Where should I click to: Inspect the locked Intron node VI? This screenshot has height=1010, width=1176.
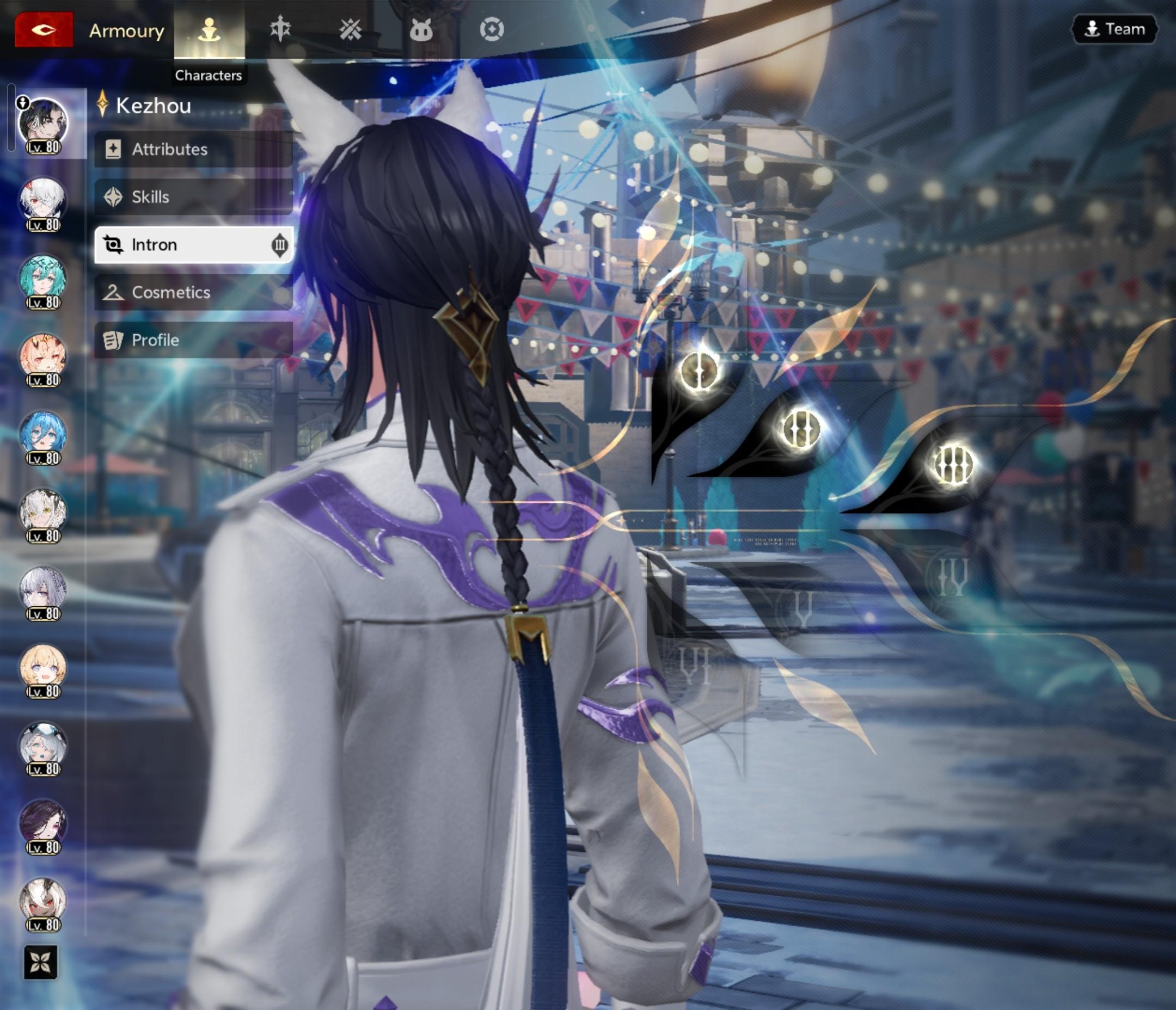pyautogui.click(x=695, y=665)
